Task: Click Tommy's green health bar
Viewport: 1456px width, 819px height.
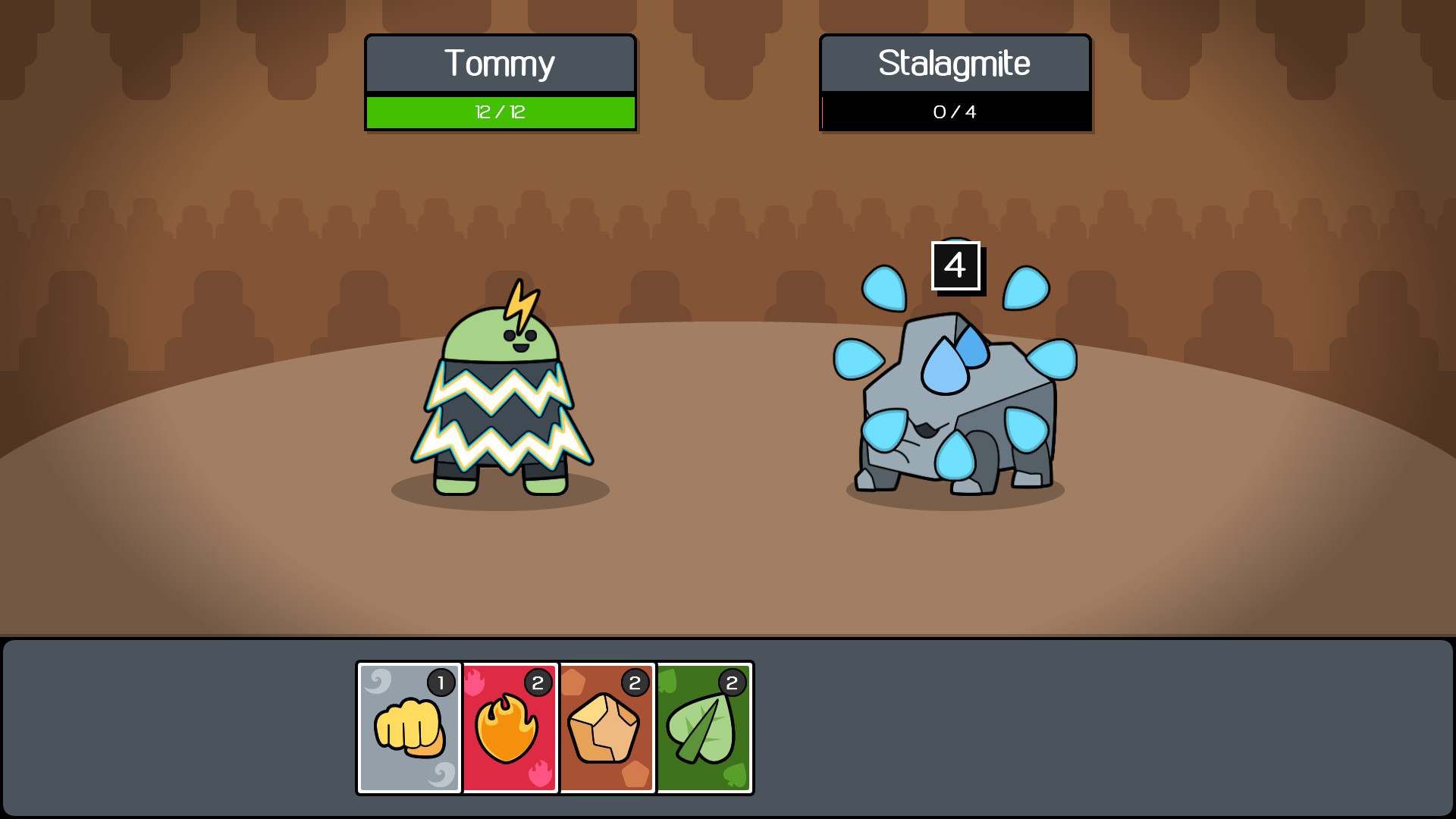Action: click(x=500, y=112)
